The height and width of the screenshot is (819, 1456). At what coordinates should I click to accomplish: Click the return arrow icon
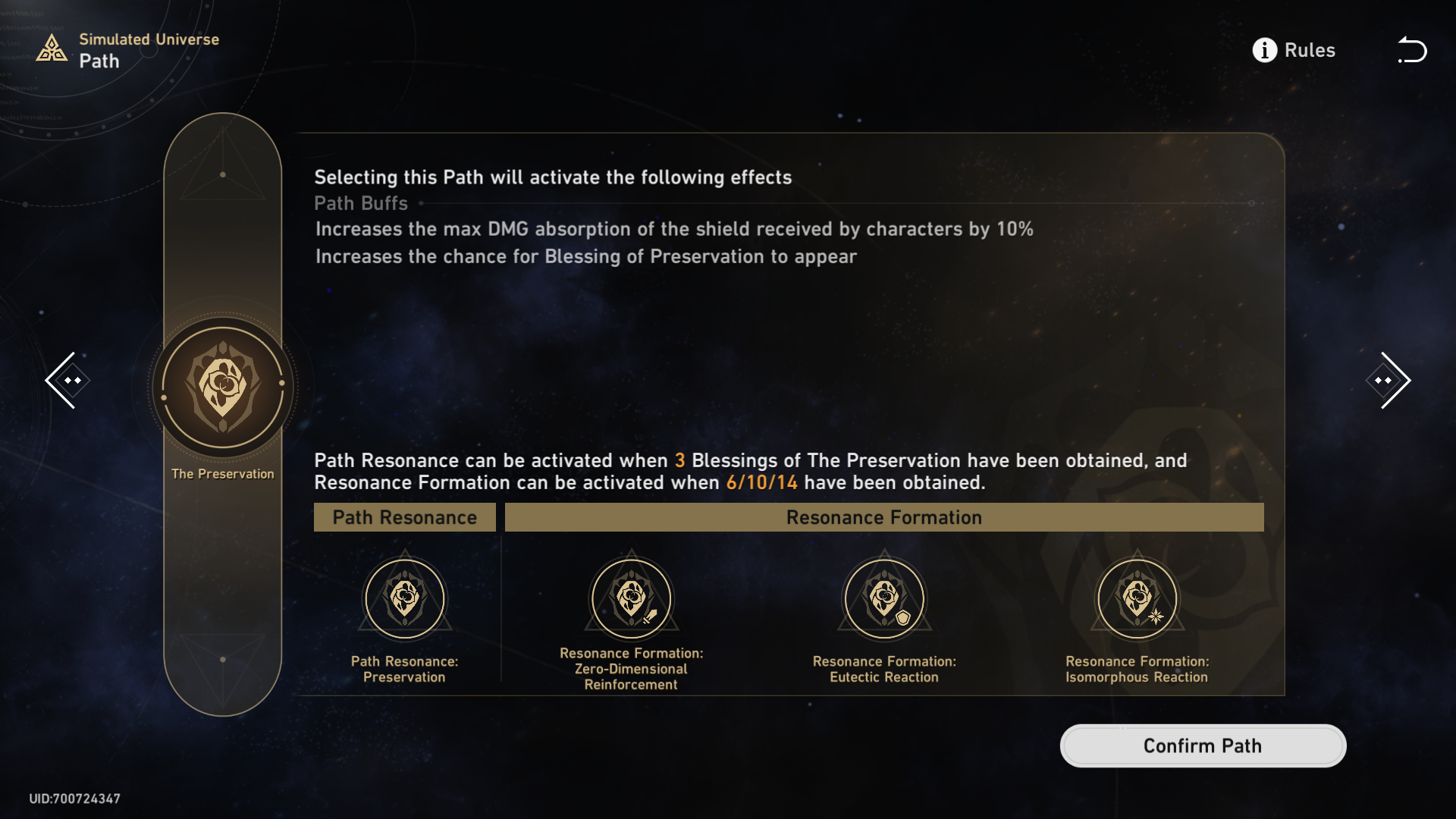point(1412,50)
